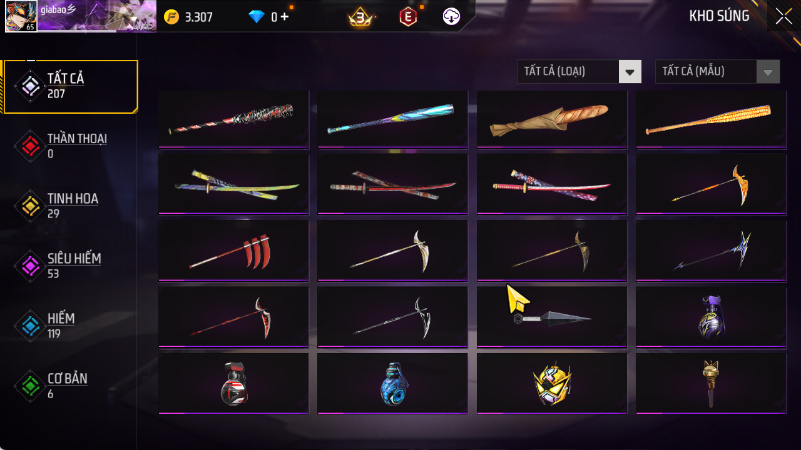Click the gold rank 3 badge
The image size is (801, 450).
360,16
